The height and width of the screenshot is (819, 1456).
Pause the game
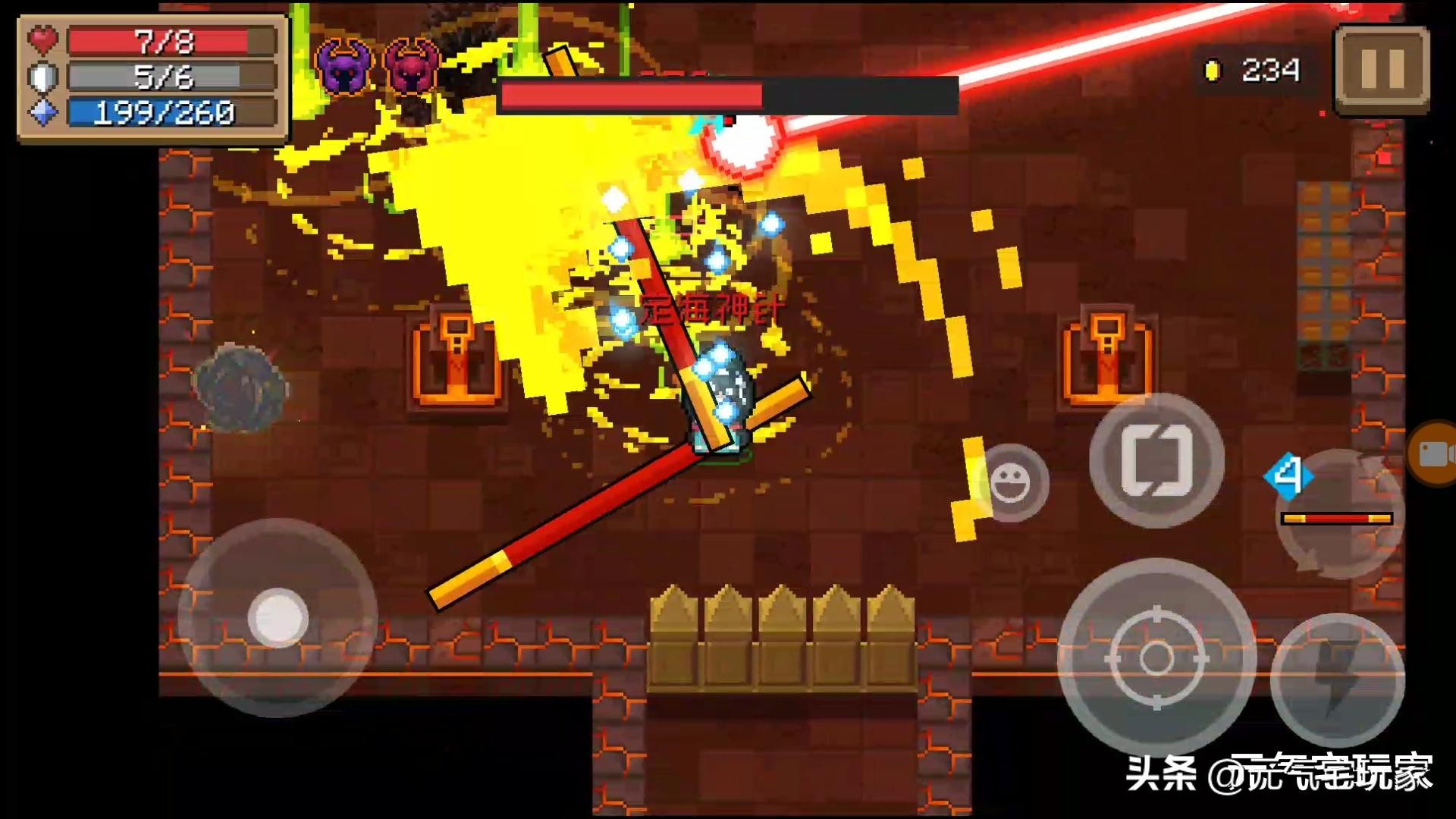point(1382,70)
